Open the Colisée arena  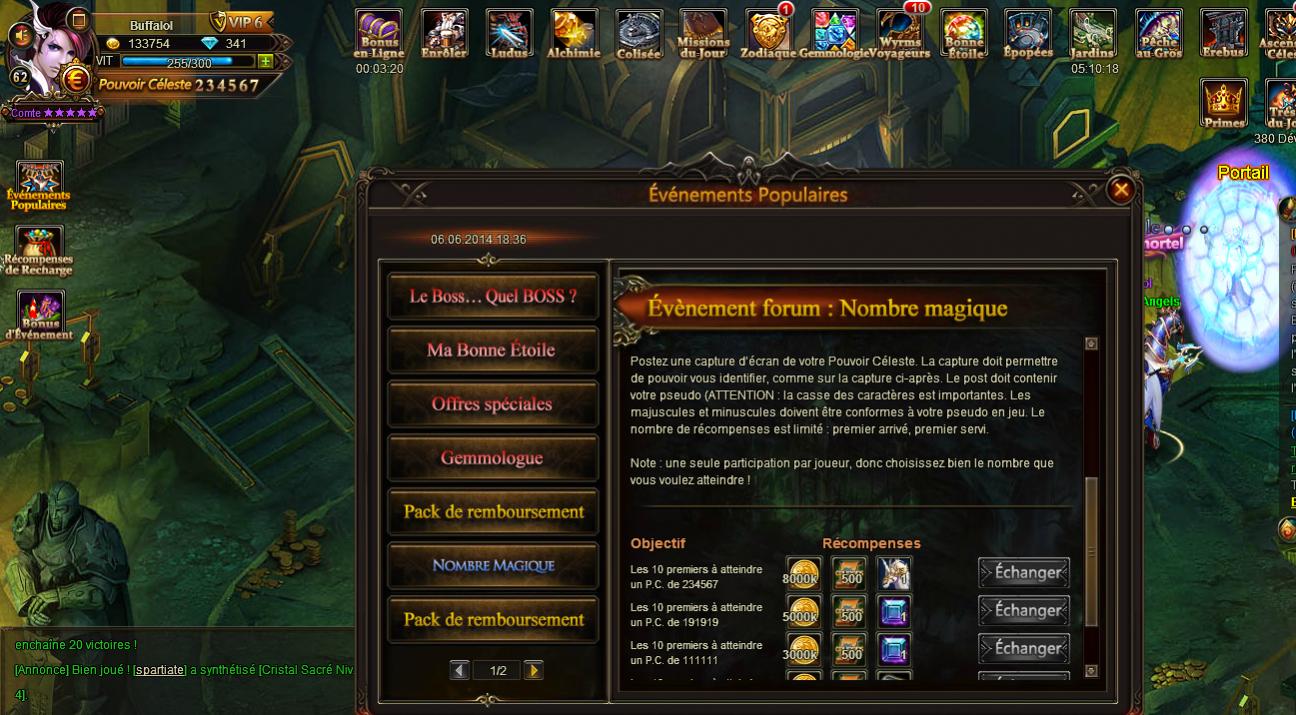pyautogui.click(x=638, y=33)
